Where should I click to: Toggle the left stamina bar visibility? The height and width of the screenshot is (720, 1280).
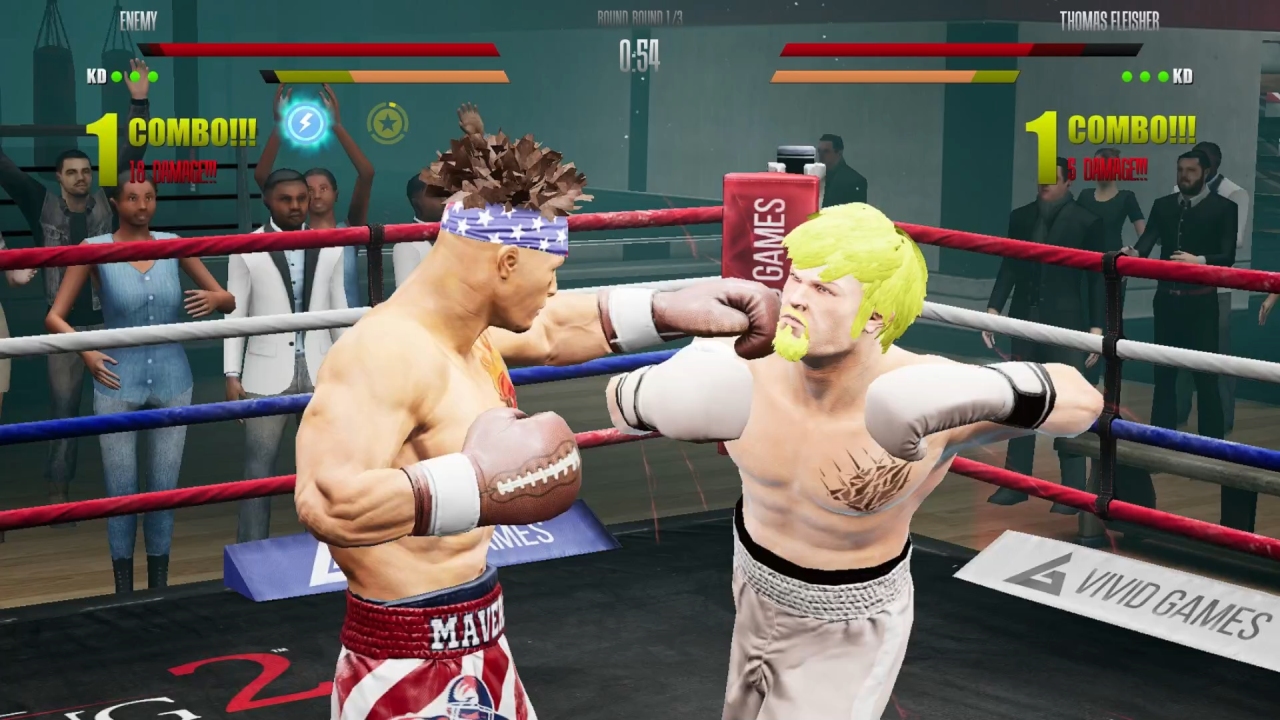coord(385,74)
